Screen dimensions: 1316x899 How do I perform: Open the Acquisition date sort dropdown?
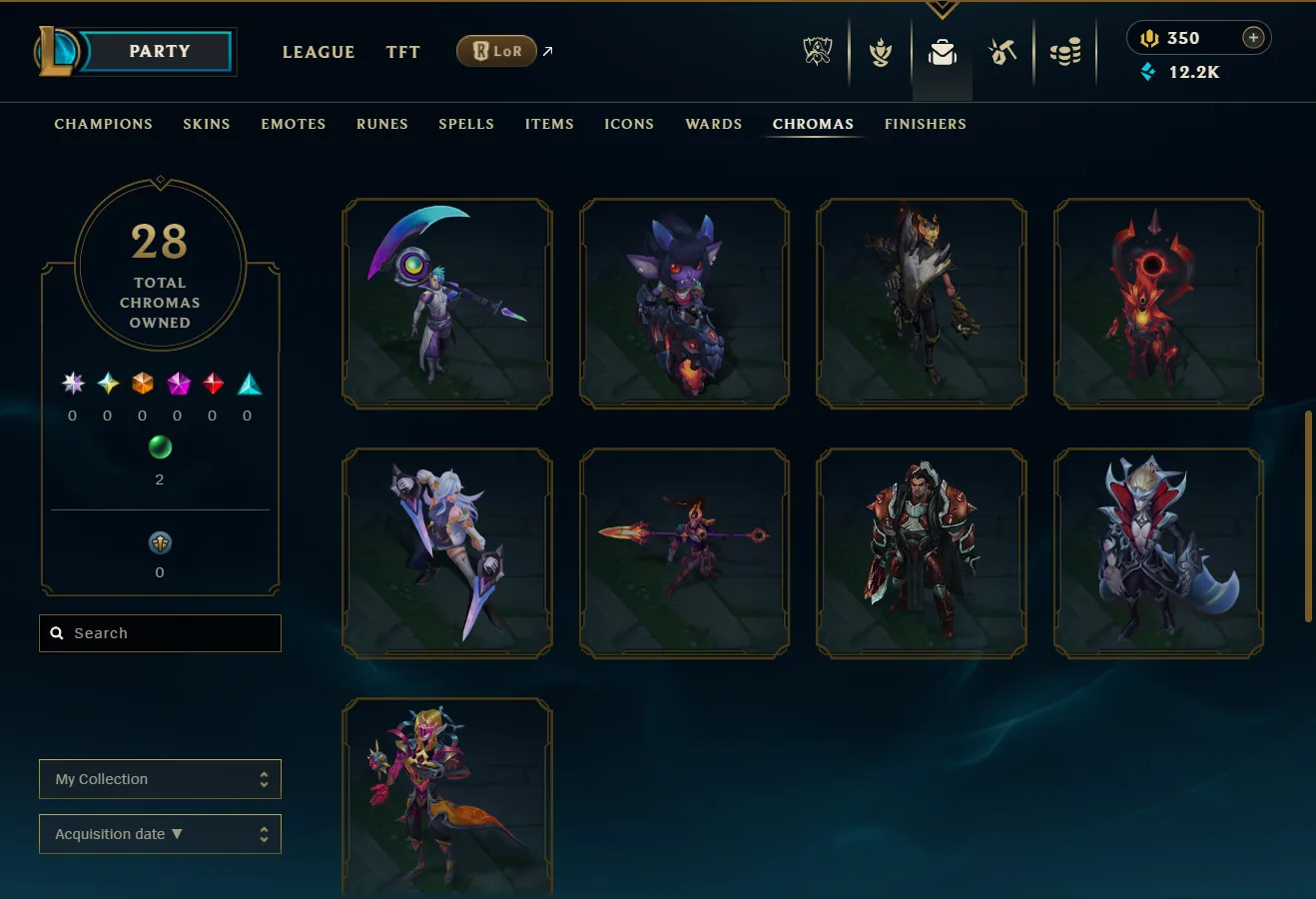pyautogui.click(x=160, y=833)
